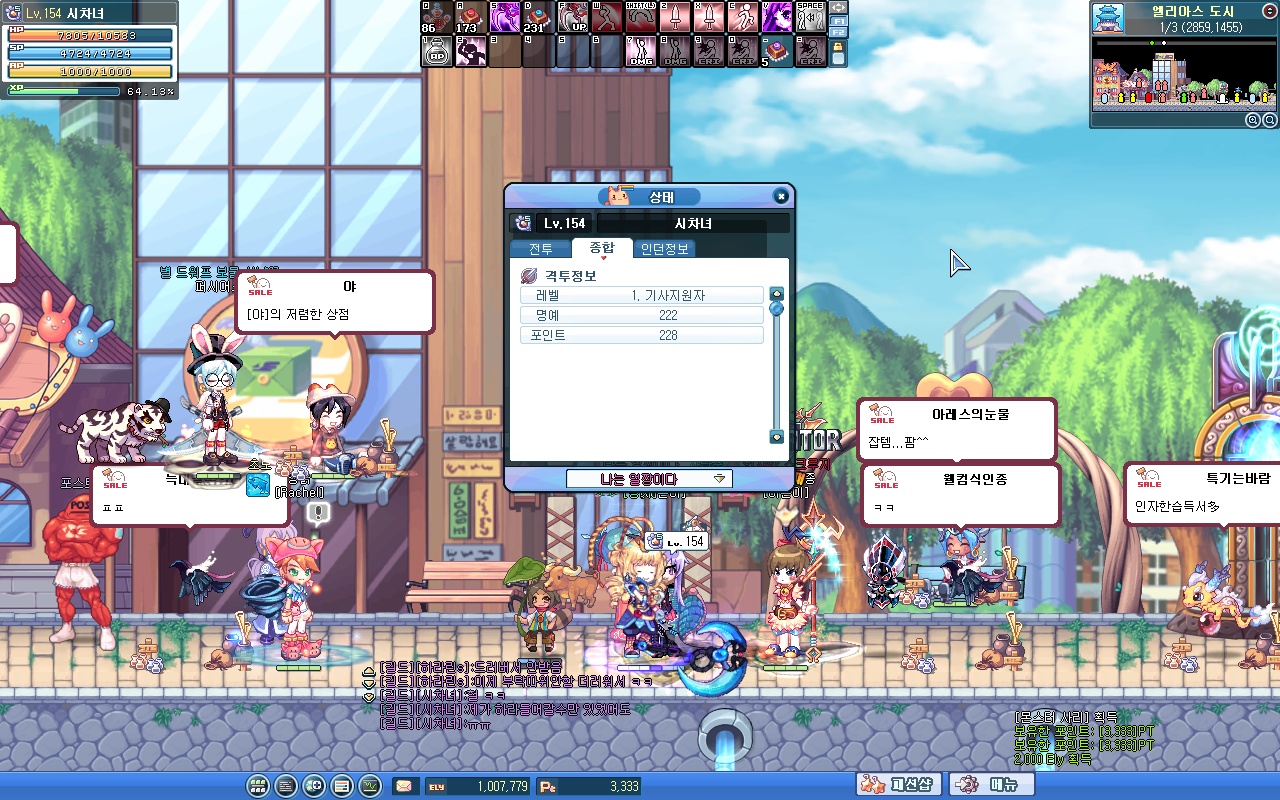Collapse the minimap with the arrow toggle

point(1270,9)
